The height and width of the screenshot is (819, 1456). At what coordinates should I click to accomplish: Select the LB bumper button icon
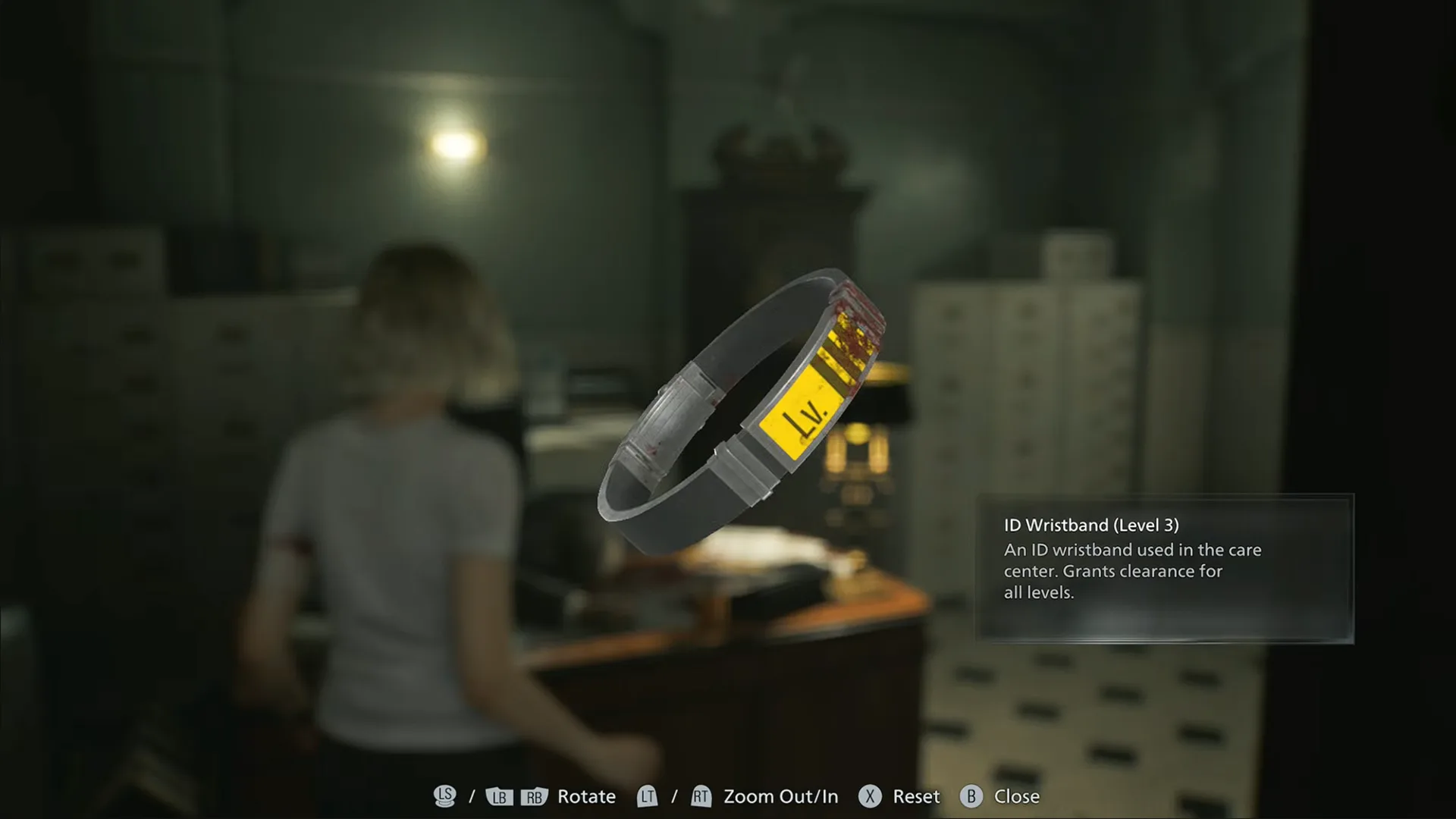tap(500, 796)
